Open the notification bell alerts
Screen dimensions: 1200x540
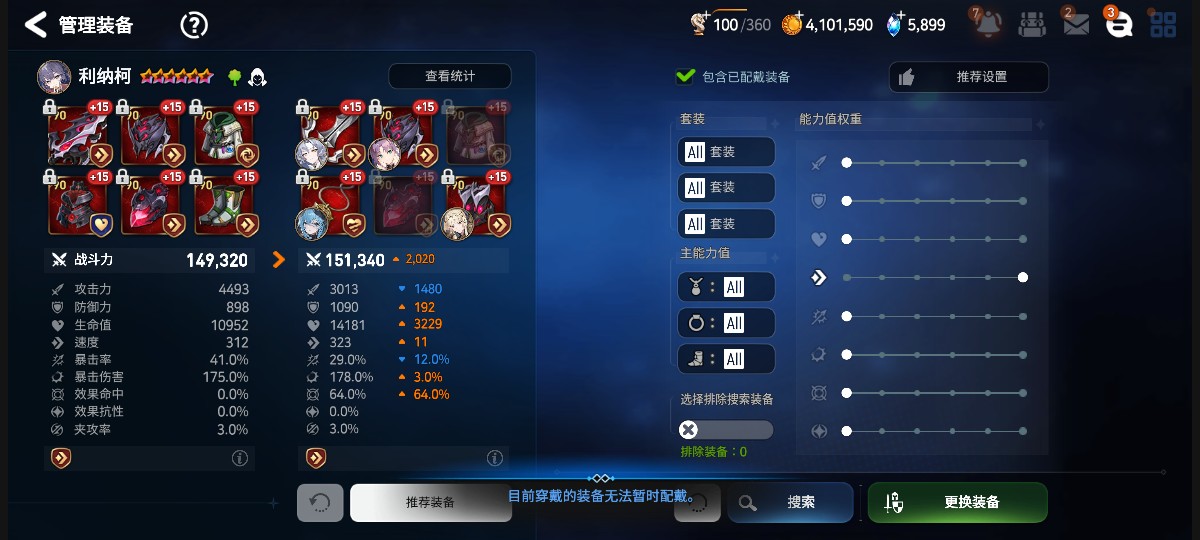point(988,25)
